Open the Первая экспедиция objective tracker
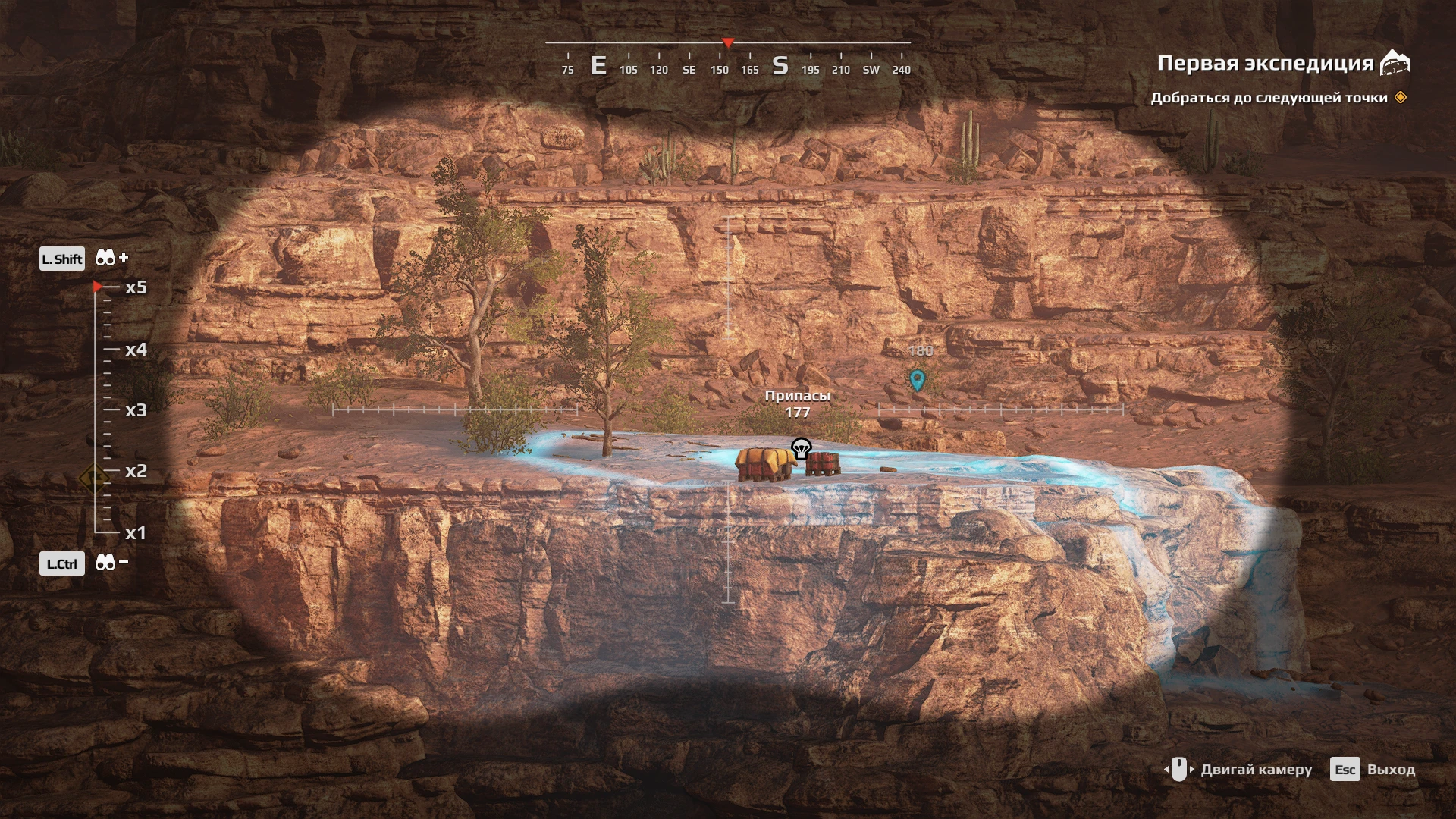Viewport: 1456px width, 819px height. pos(1265,64)
